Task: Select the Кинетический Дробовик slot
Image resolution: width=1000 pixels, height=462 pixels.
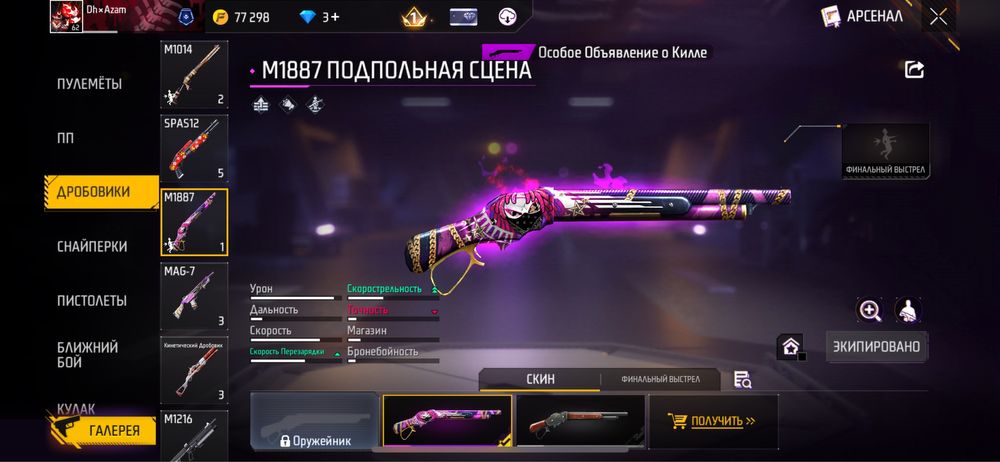Action: pos(194,369)
